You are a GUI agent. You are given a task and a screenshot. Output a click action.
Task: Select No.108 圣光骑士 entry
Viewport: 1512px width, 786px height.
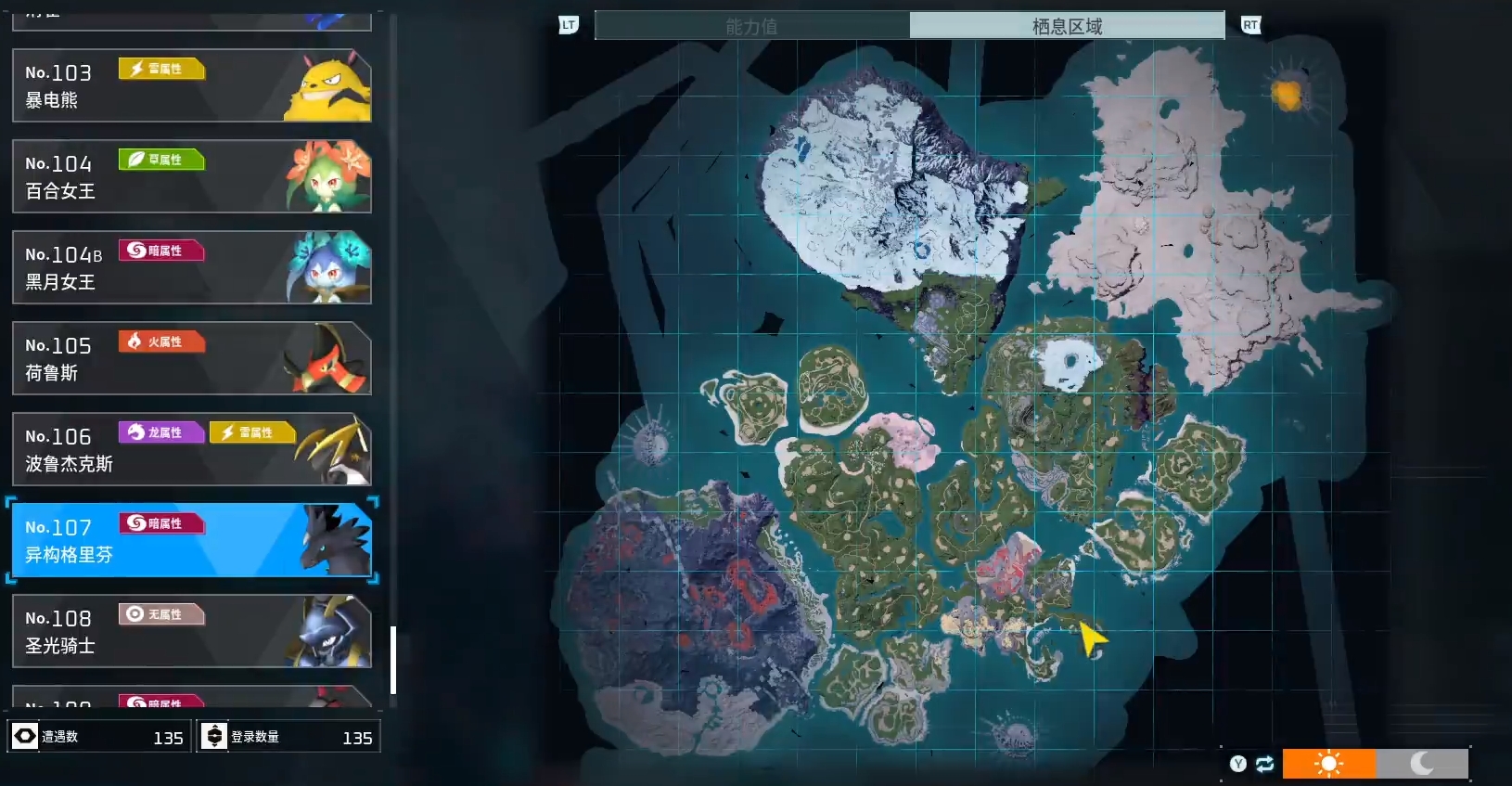point(191,631)
